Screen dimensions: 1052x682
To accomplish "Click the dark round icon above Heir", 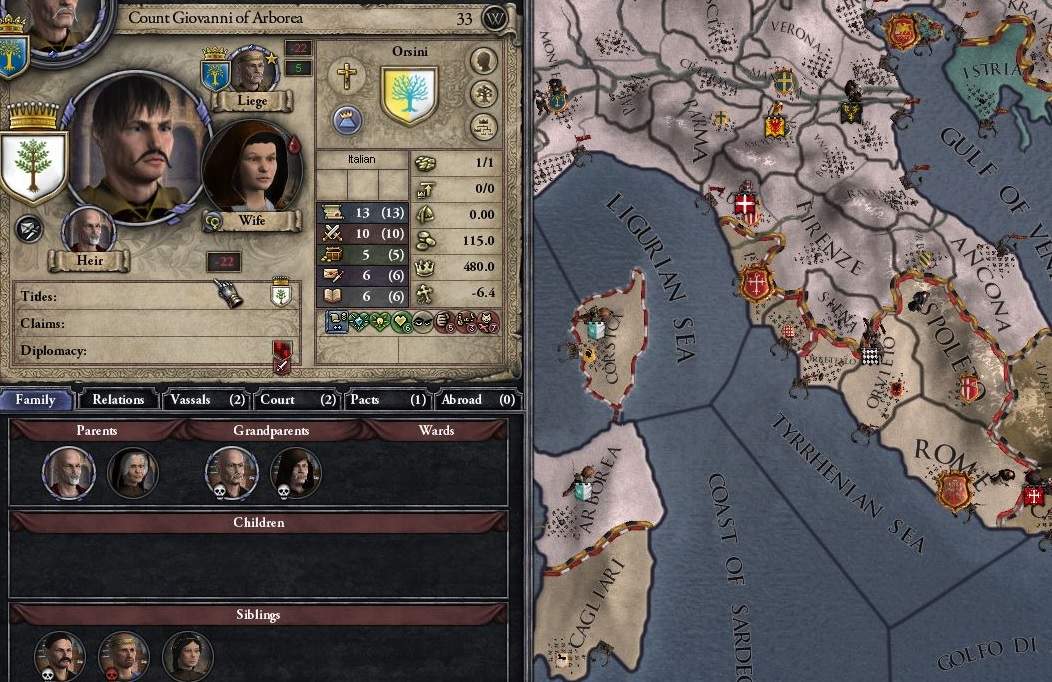I will click(29, 228).
